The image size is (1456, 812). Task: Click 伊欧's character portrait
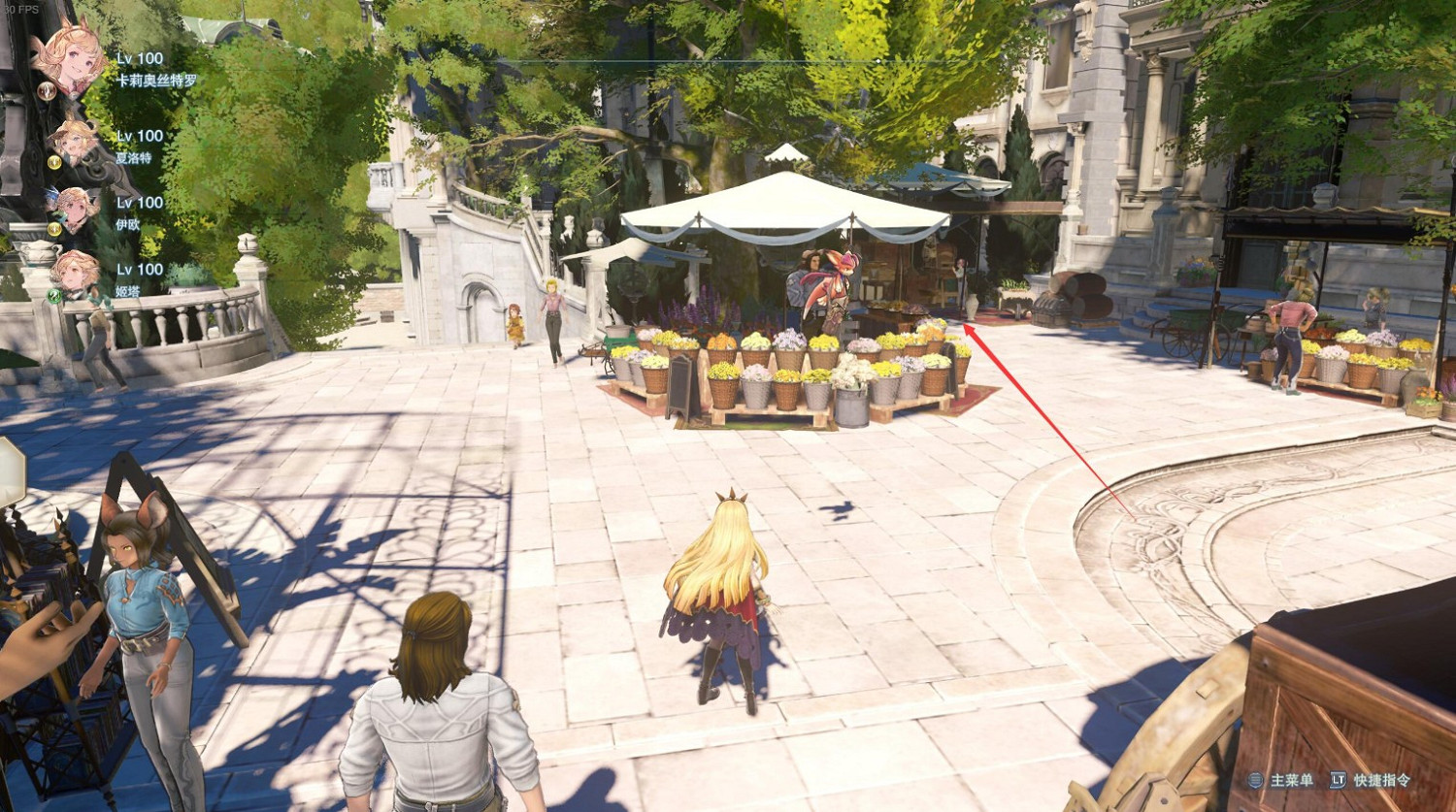tap(75, 207)
